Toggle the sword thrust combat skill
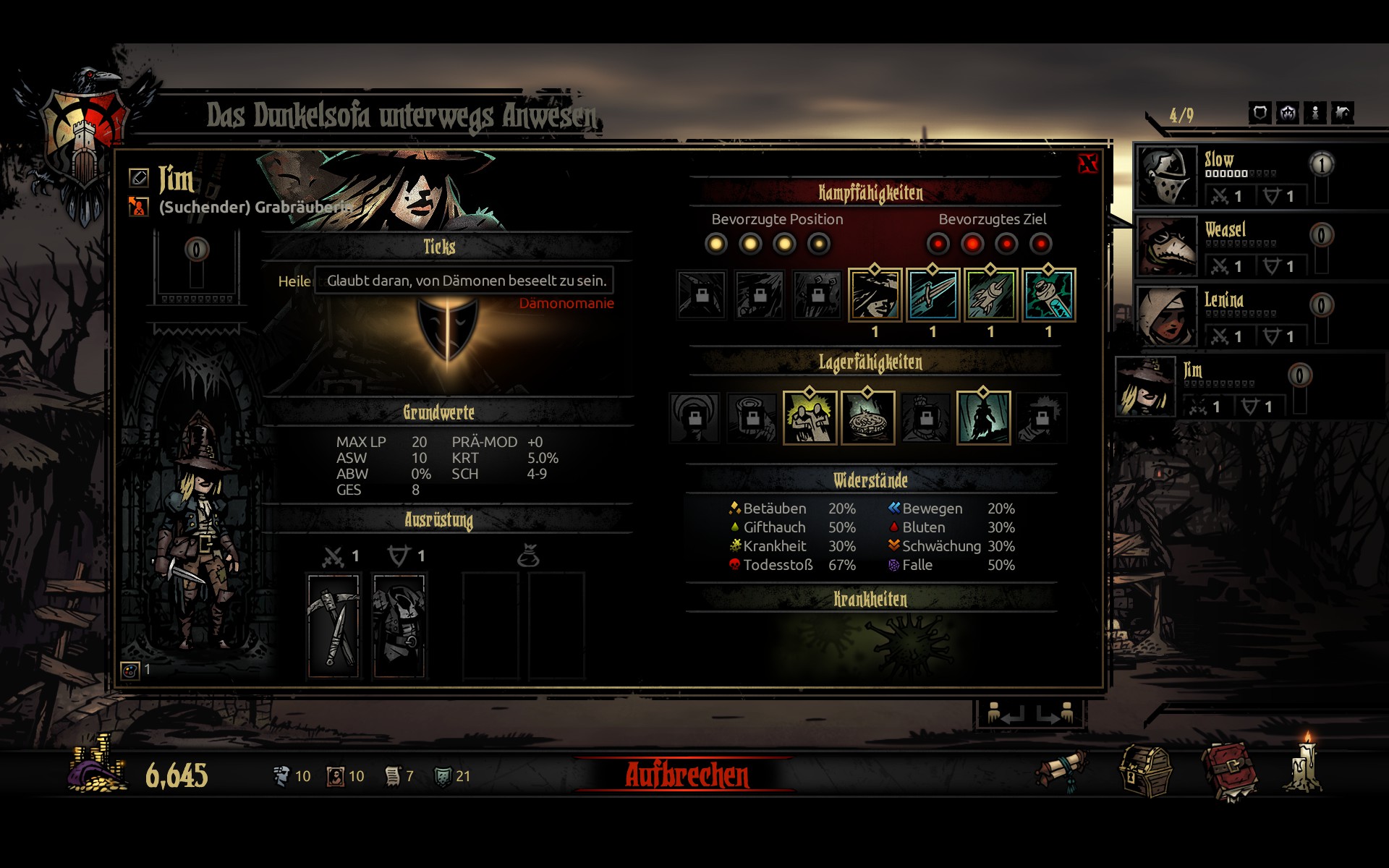 click(x=933, y=294)
